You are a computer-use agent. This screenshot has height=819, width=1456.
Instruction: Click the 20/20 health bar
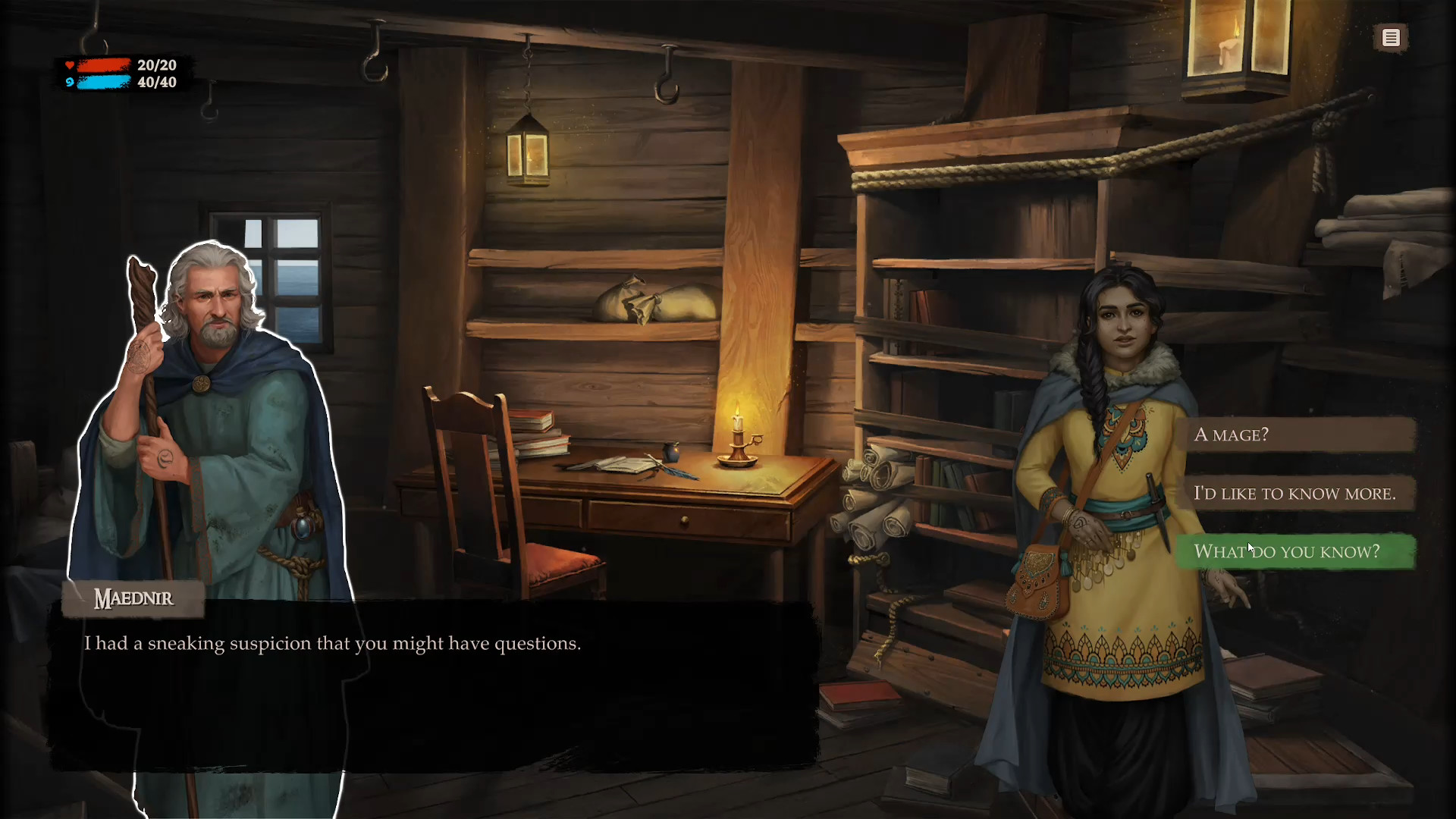[x=102, y=66]
